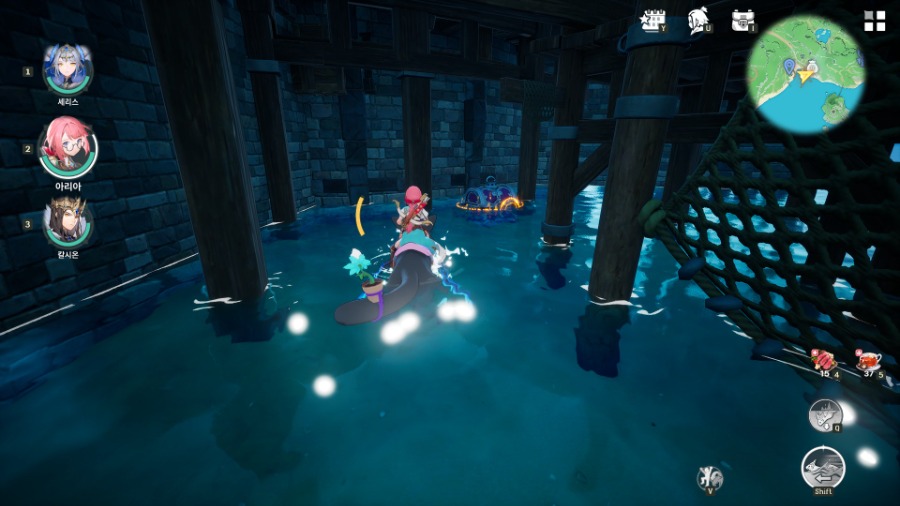Activate the dive skill icon
The width and height of the screenshot is (900, 506).
point(825,413)
